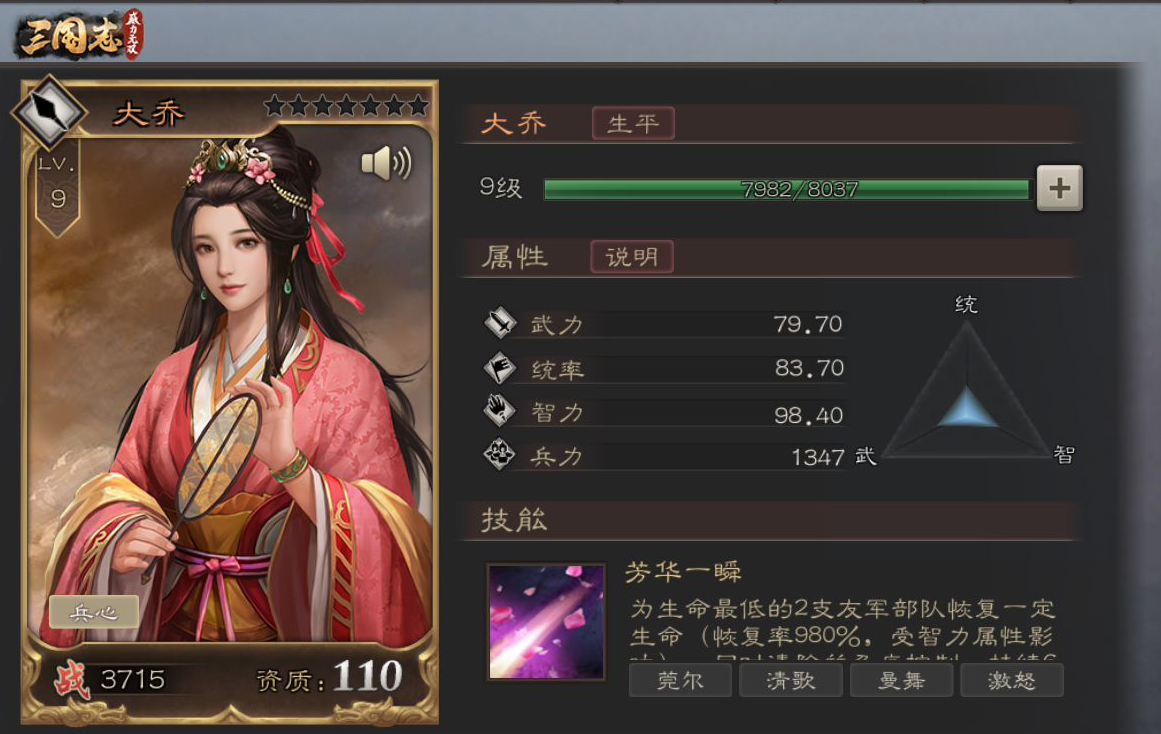The image size is (1161, 734).
Task: Click the plus button beside experience bar
Action: click(1059, 188)
